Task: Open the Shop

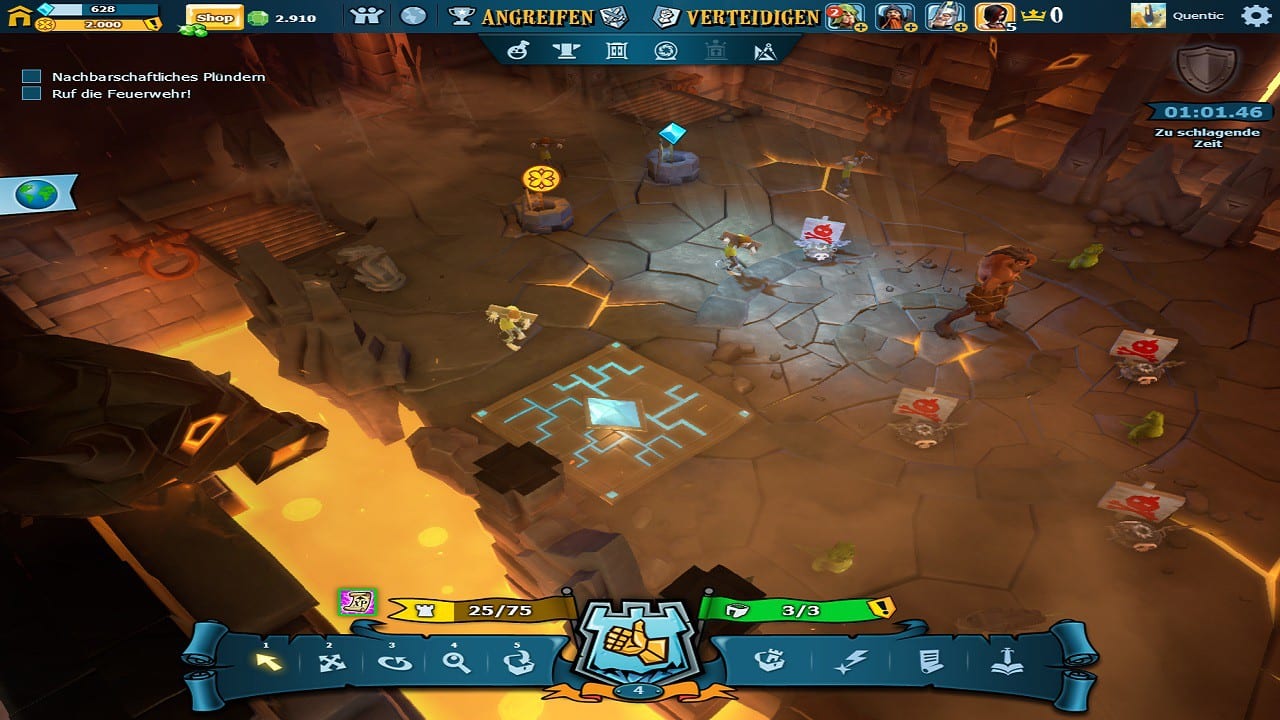Action: tap(214, 17)
